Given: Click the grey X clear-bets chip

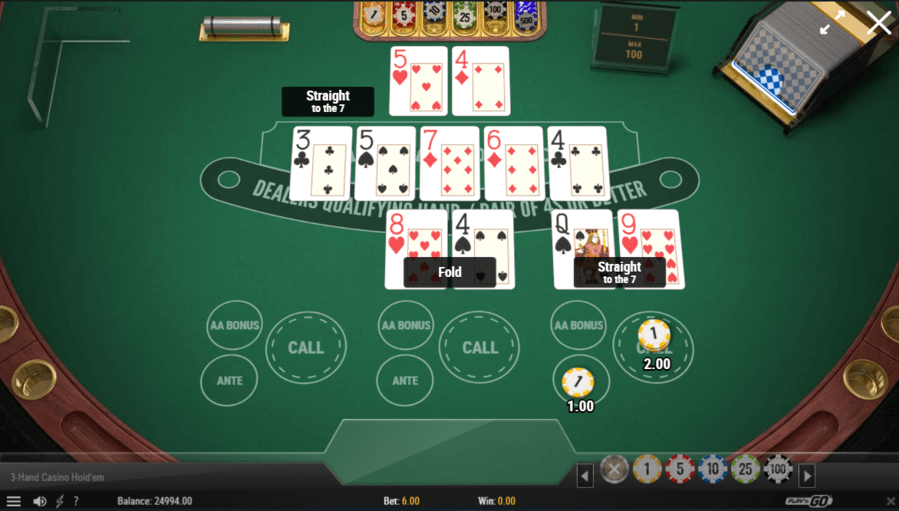Looking at the screenshot, I should (614, 469).
